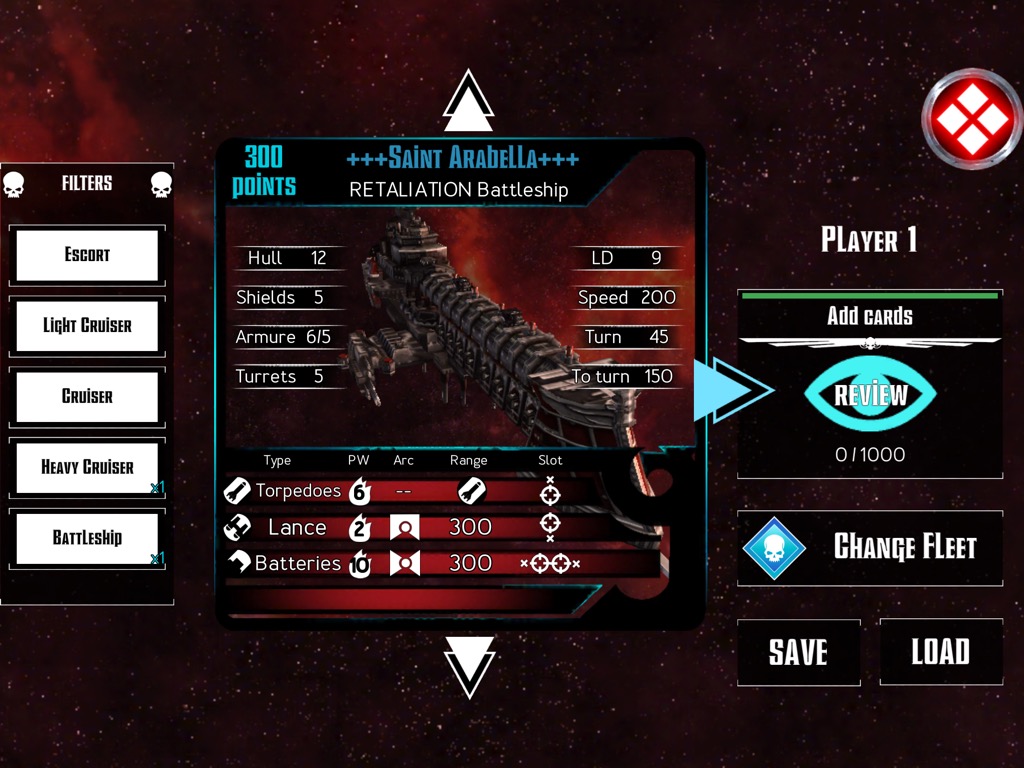Screen dimensions: 1024x768
Task: Select the Escort filter
Action: [x=87, y=255]
